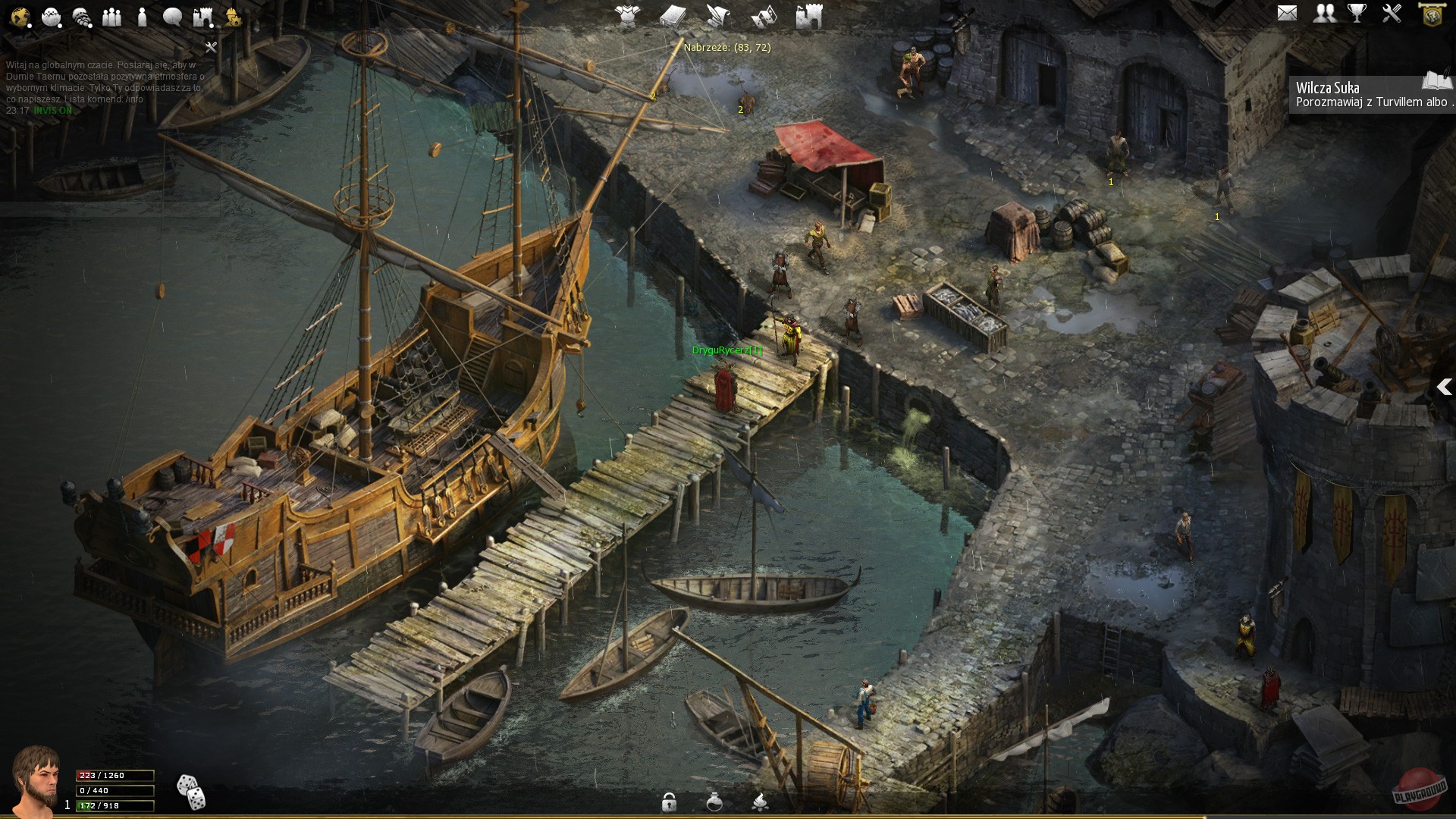Click the cracked eggshell chat channel icon
The width and height of the screenshot is (1456, 819).
[52, 17]
